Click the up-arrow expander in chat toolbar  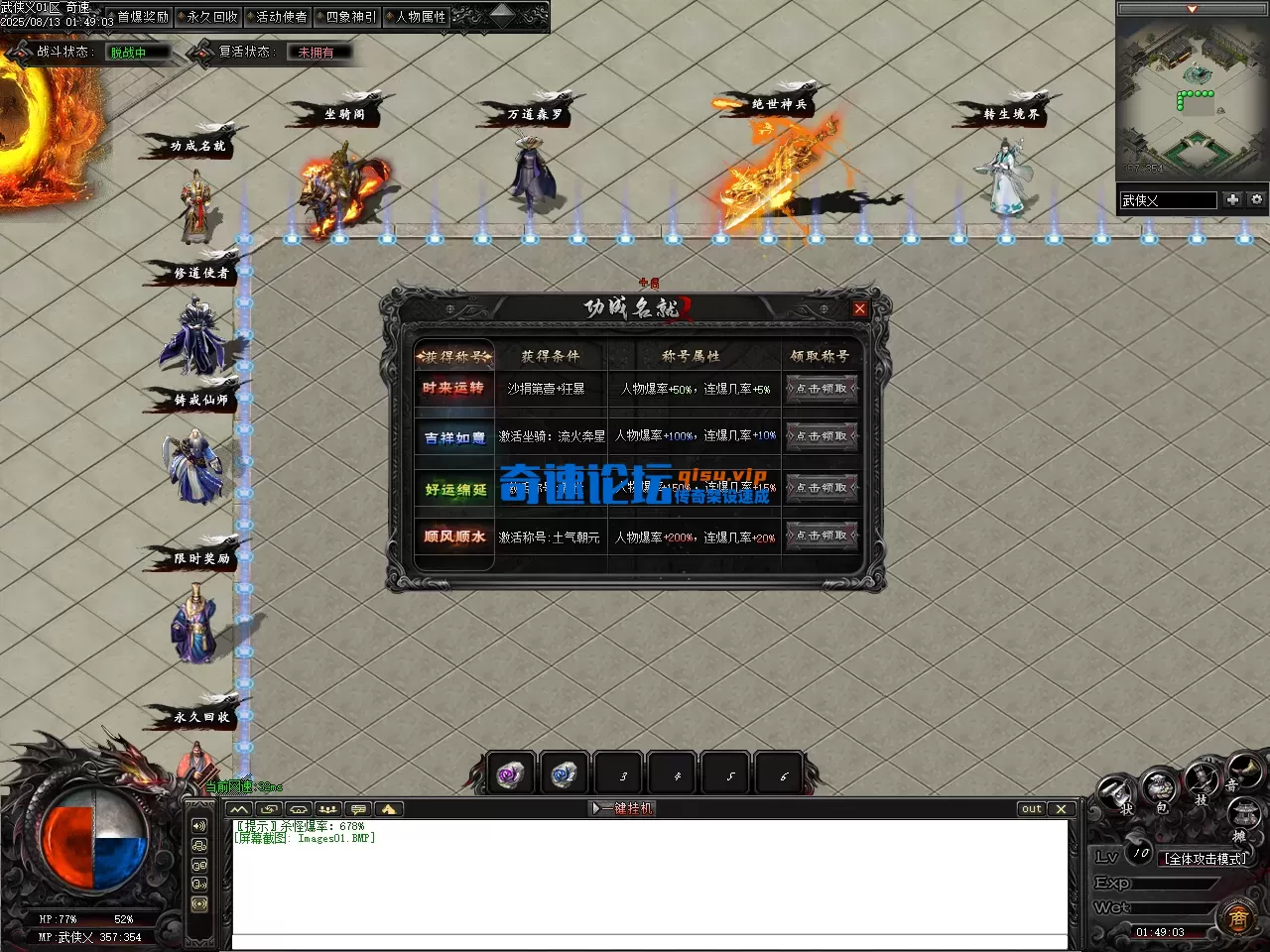(x=388, y=809)
